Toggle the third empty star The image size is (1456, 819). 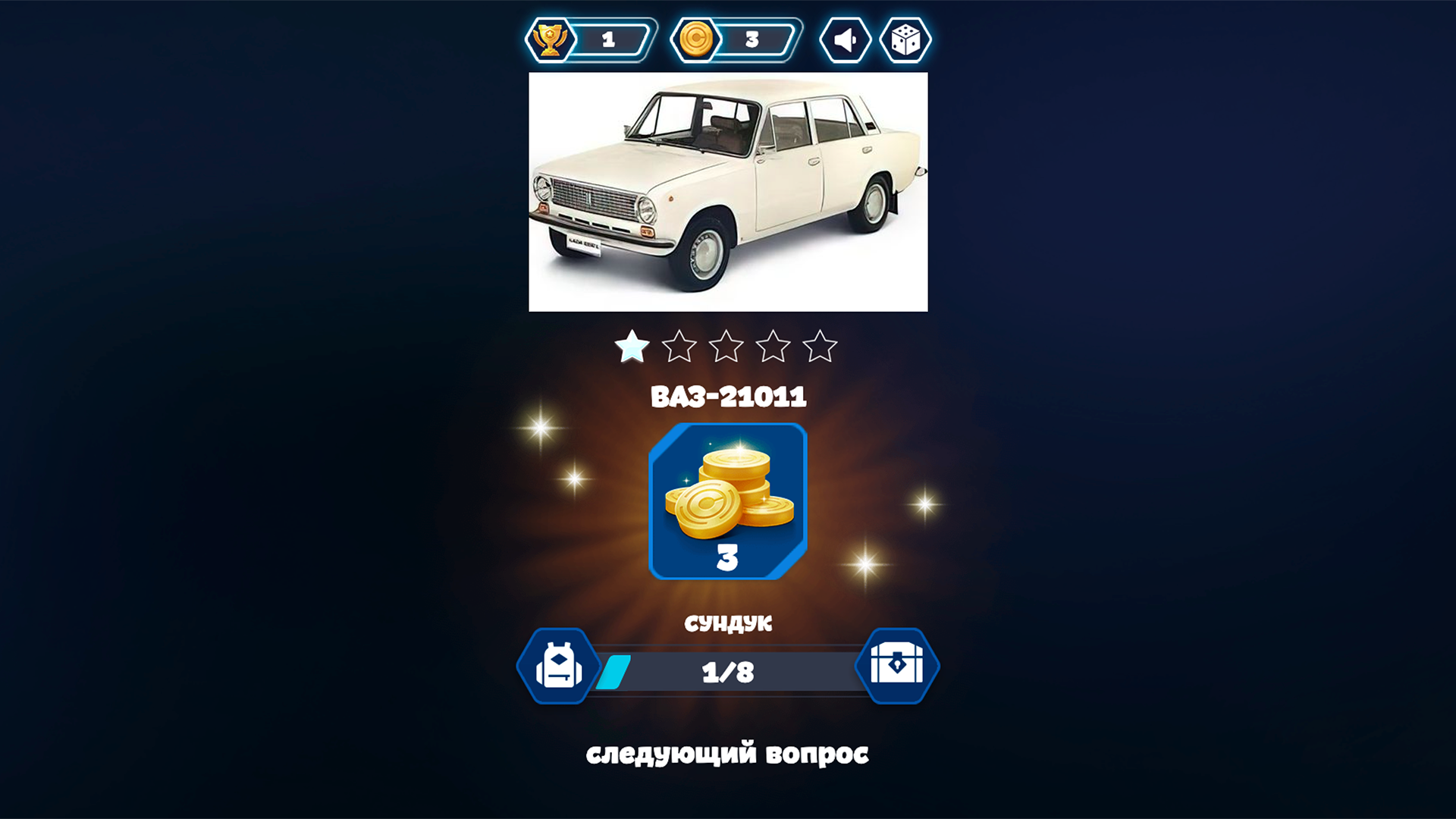pos(727,346)
